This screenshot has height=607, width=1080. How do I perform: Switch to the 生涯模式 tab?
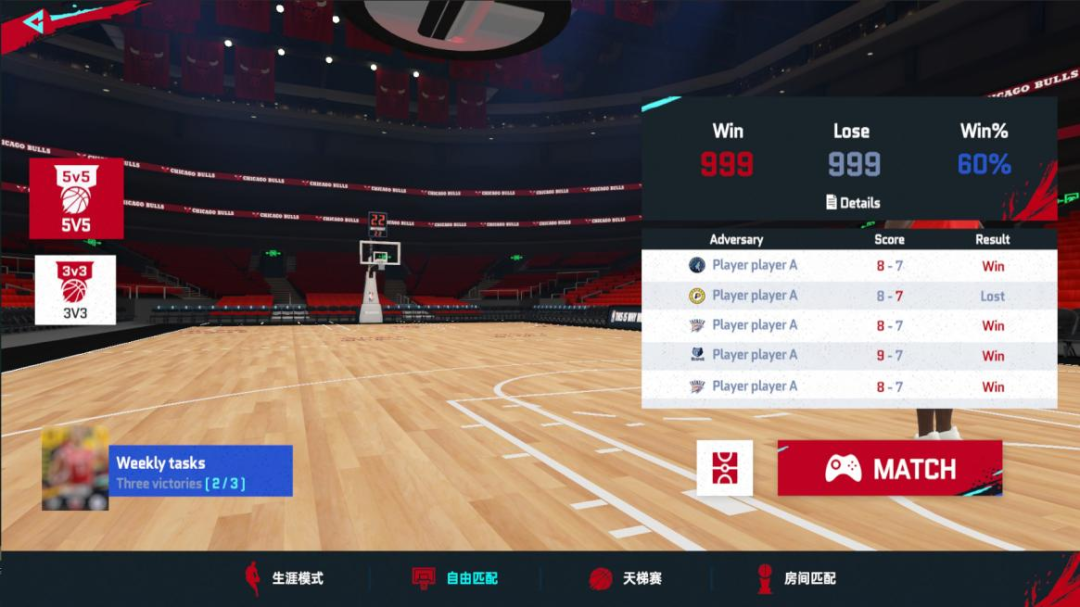285,578
